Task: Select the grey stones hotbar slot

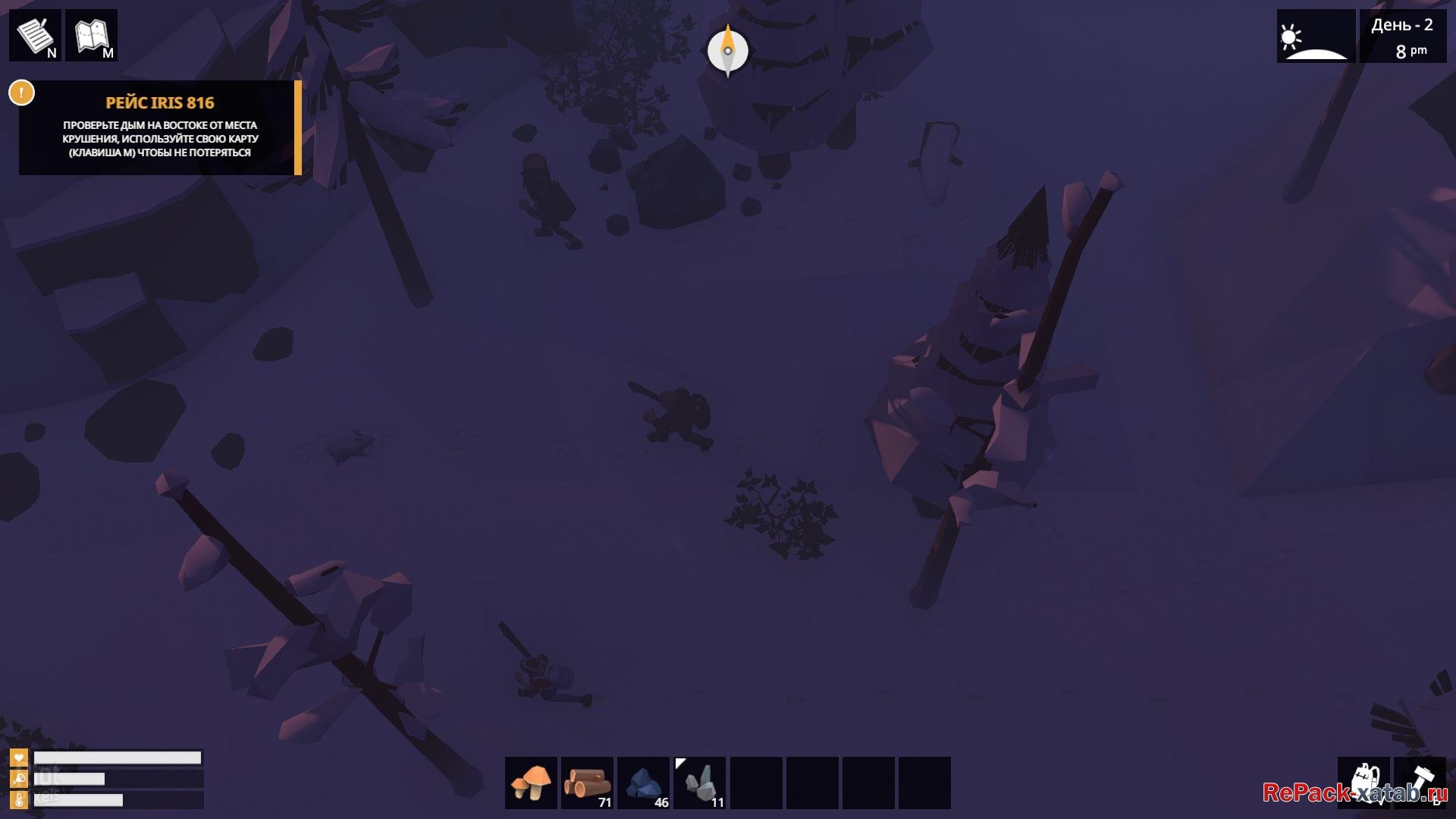Action: tap(699, 783)
